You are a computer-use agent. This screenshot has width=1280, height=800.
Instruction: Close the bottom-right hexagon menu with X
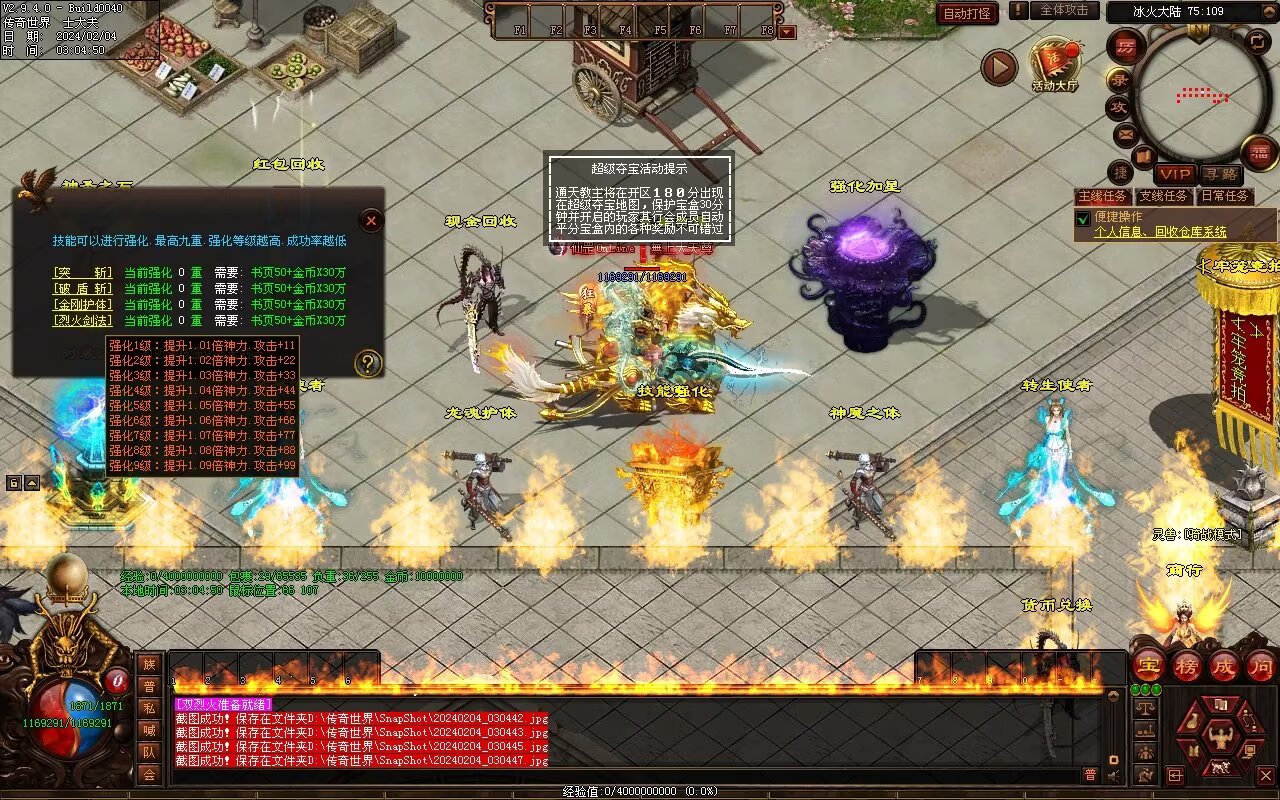coord(1266,775)
